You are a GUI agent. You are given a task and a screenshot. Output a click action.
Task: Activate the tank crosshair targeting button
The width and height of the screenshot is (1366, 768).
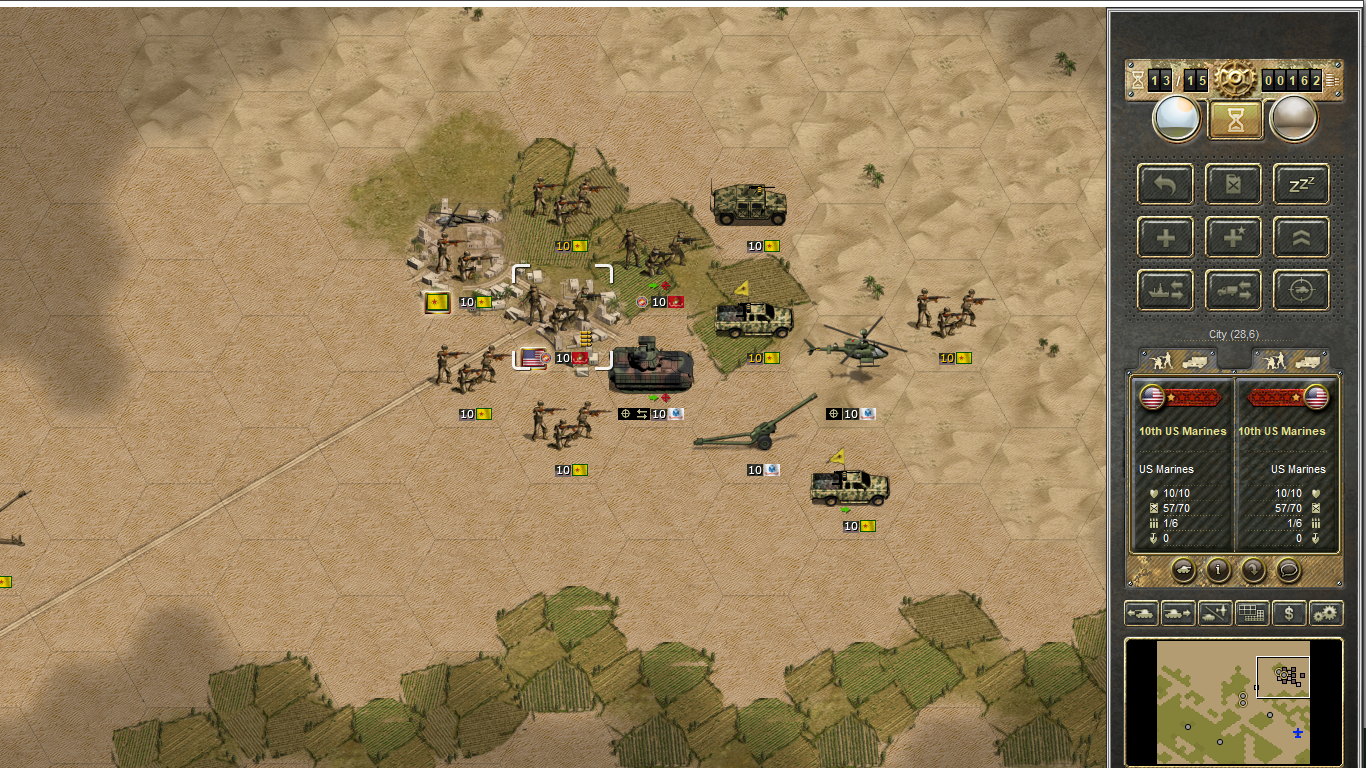pyautogui.click(x=1301, y=290)
